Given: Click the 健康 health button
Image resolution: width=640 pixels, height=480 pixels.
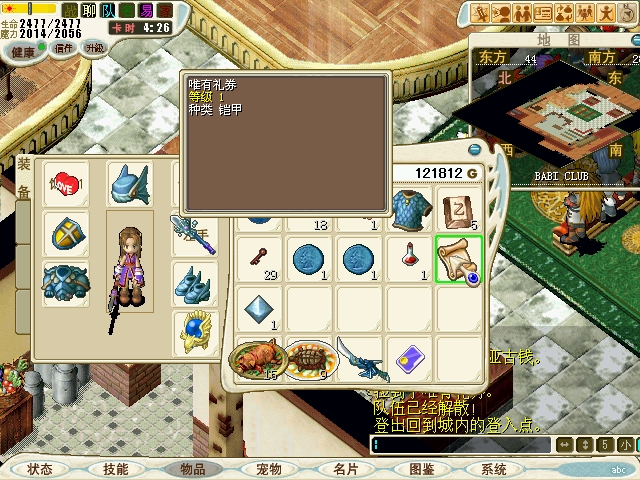Looking at the screenshot, I should coord(23,49).
